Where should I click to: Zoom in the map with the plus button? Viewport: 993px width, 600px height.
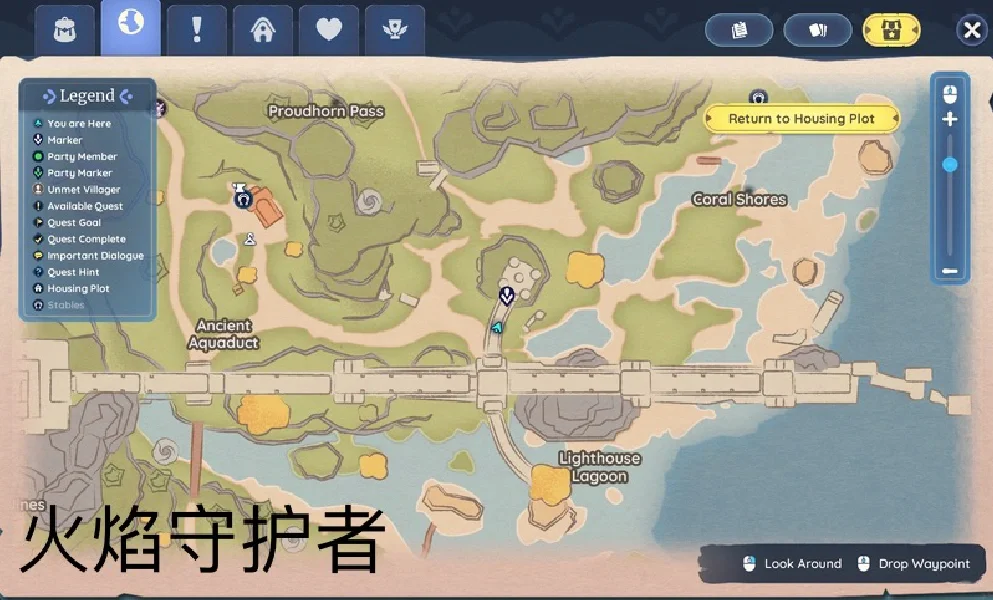(x=949, y=119)
